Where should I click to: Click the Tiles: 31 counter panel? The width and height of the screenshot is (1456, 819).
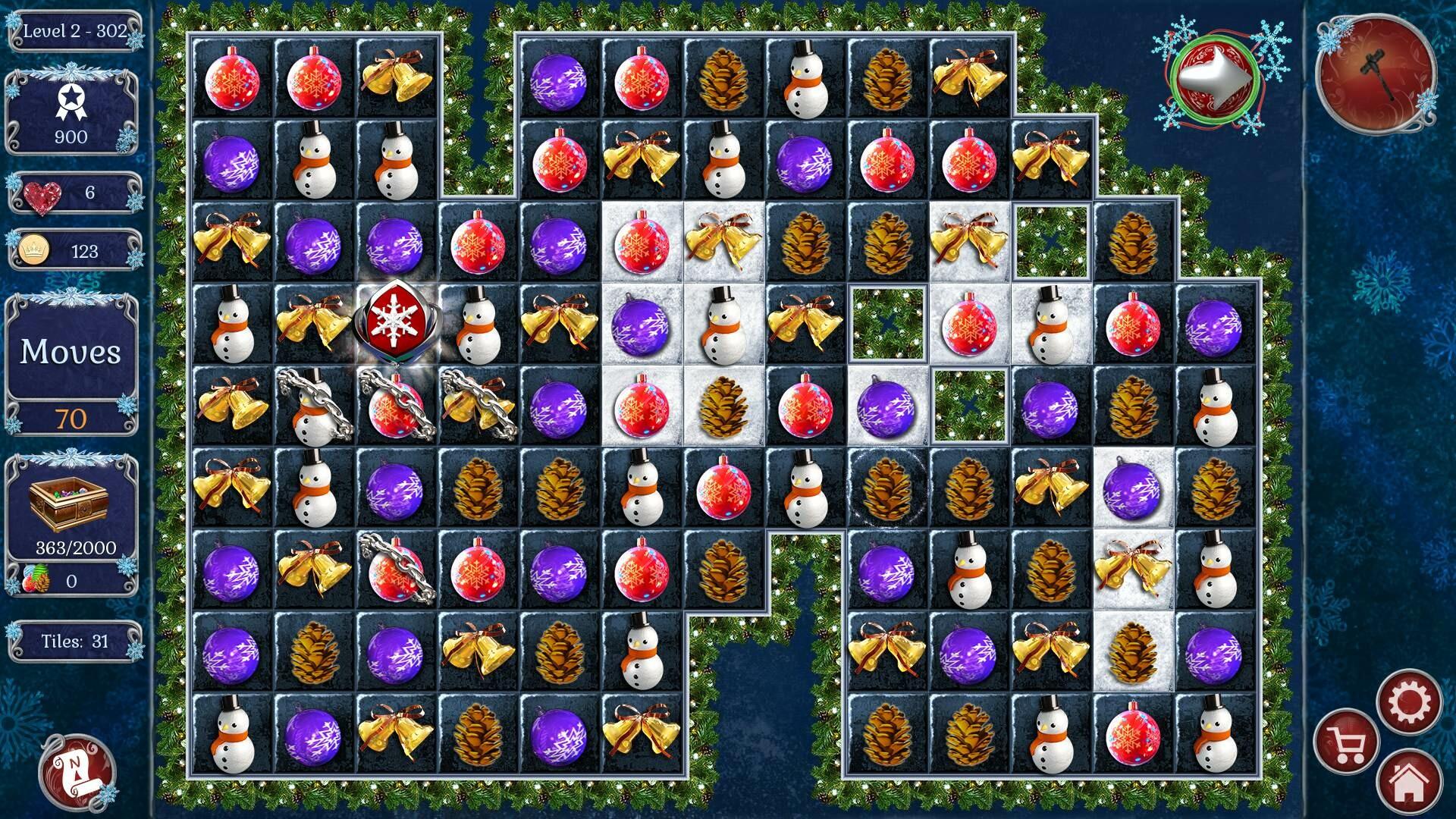click(x=74, y=641)
